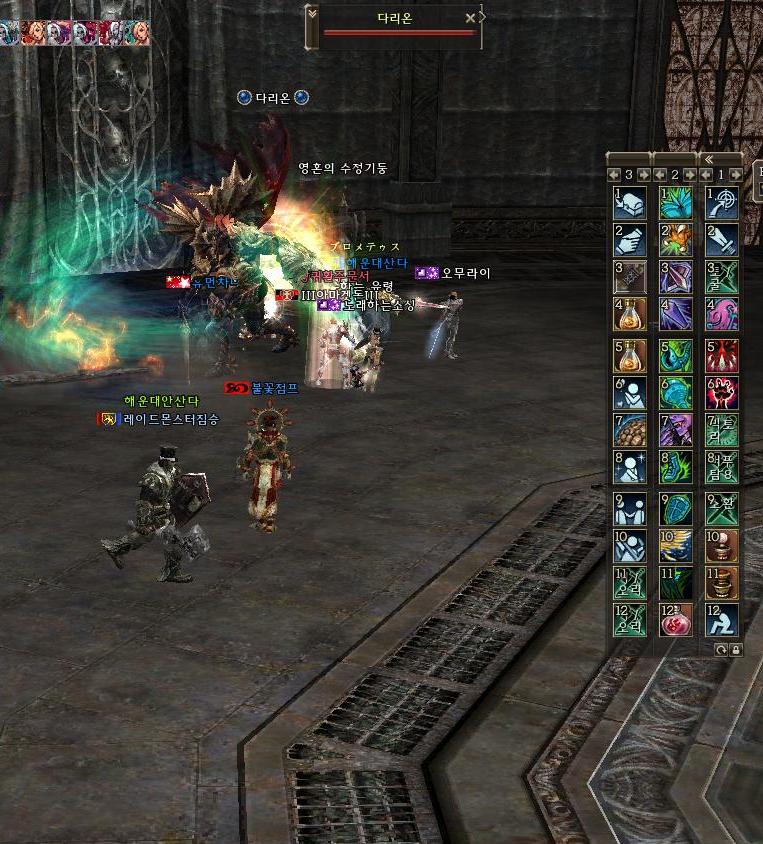Use the red potion in slot 12
The height and width of the screenshot is (844, 763).
coord(676,619)
